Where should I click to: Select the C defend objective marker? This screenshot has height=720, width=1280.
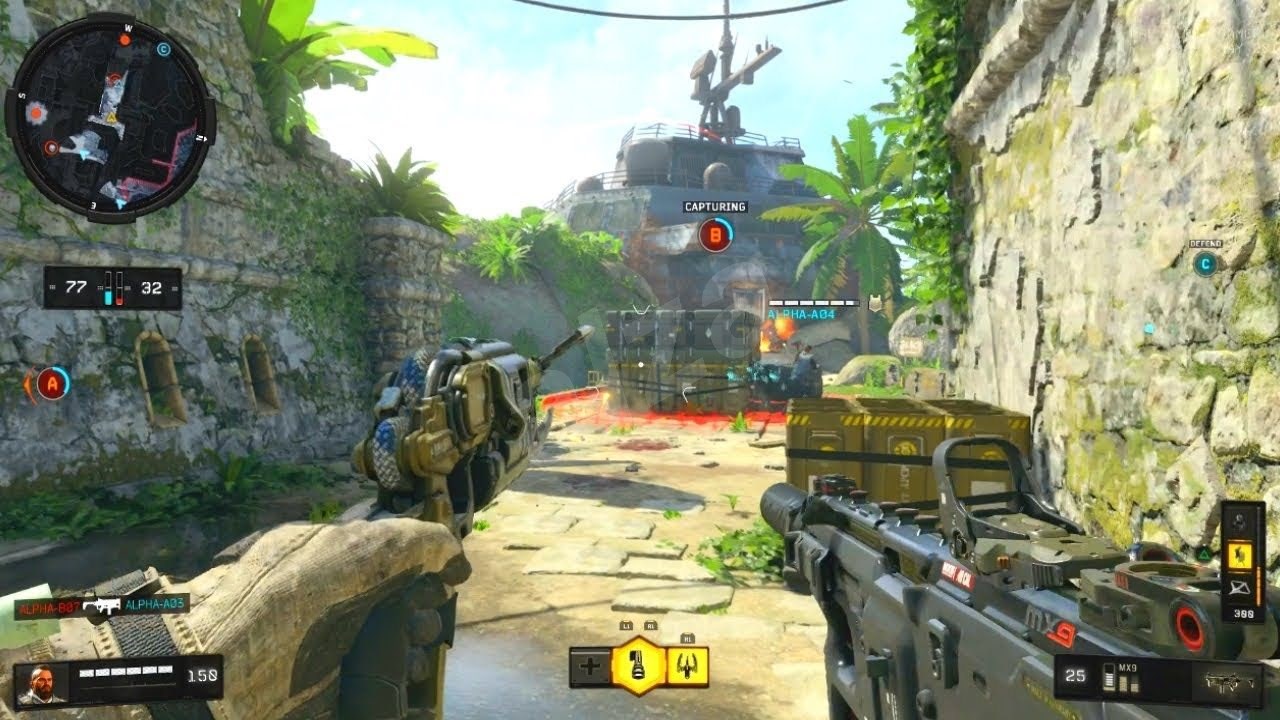1205,264
